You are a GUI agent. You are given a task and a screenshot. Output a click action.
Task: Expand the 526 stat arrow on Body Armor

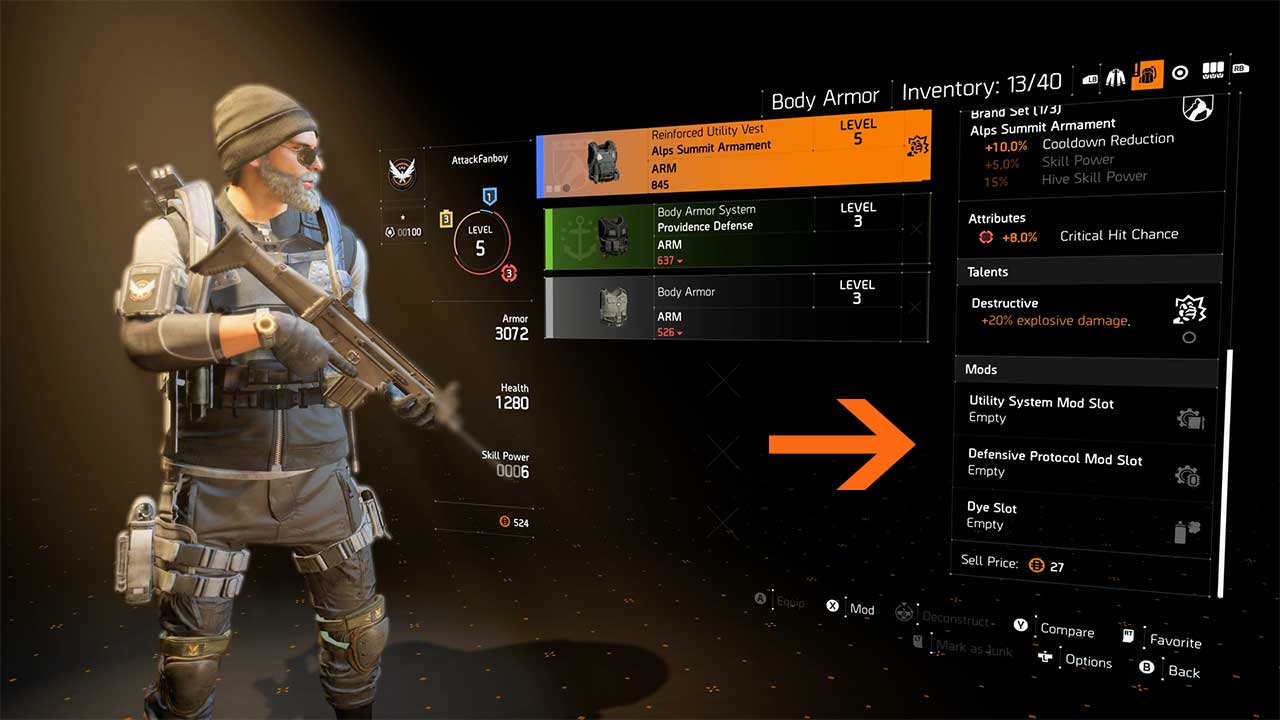680,334
